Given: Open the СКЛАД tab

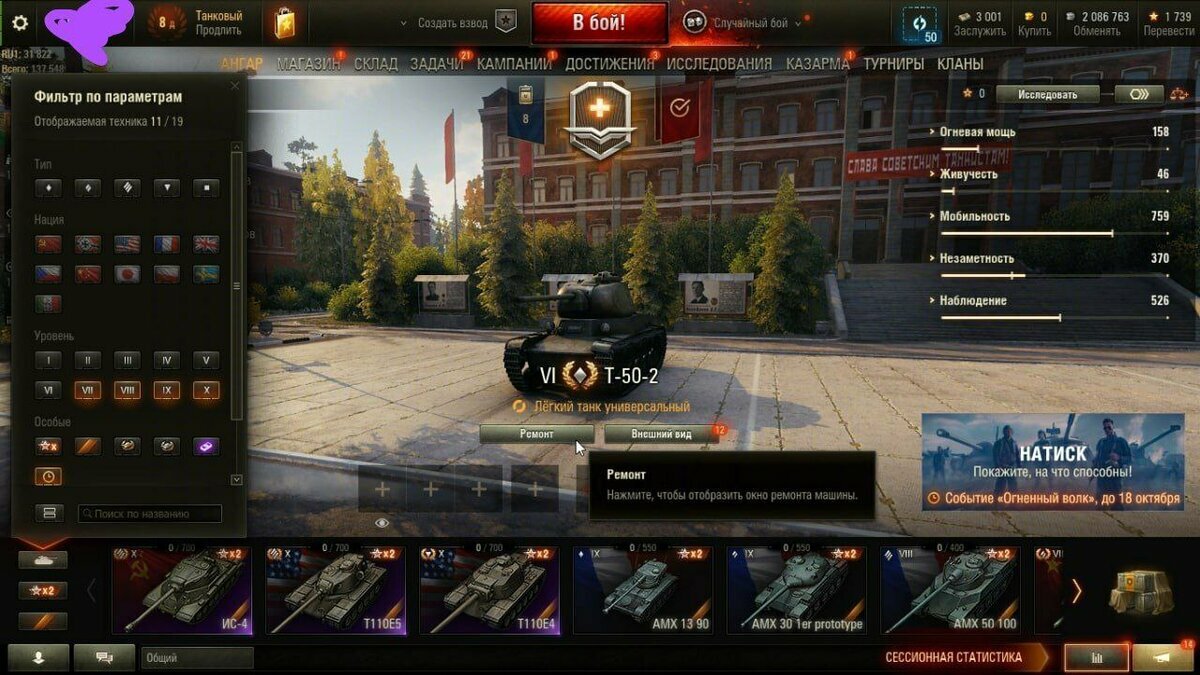Looking at the screenshot, I should (375, 64).
